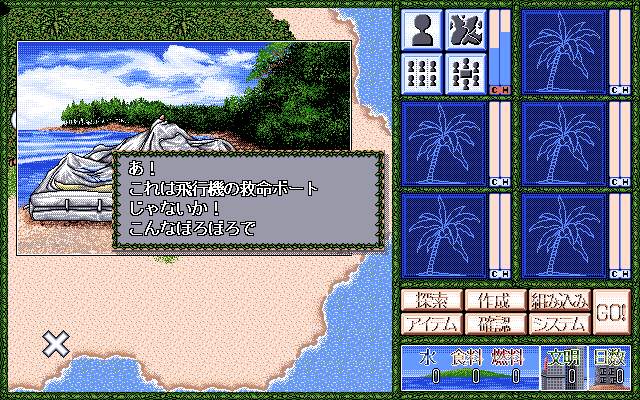Select the single person silhouette icon
640x400 pixels.
click(421, 29)
